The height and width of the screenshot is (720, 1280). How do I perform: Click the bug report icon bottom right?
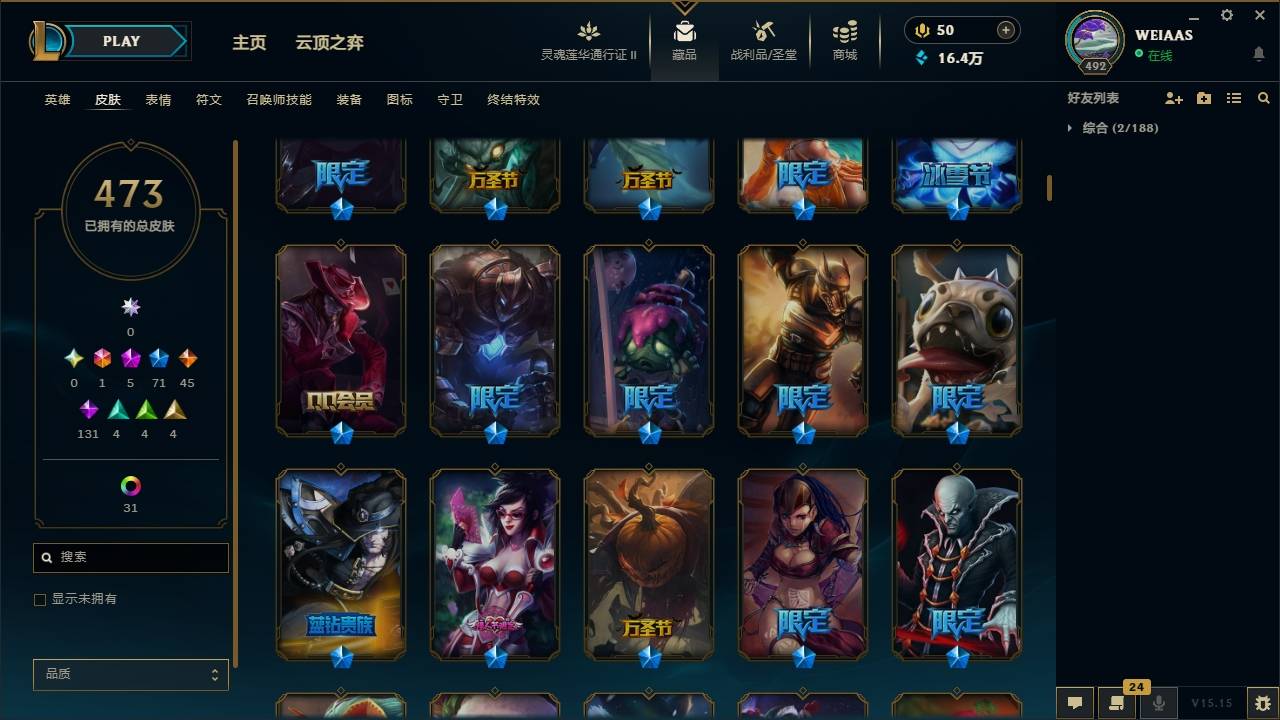[1261, 704]
